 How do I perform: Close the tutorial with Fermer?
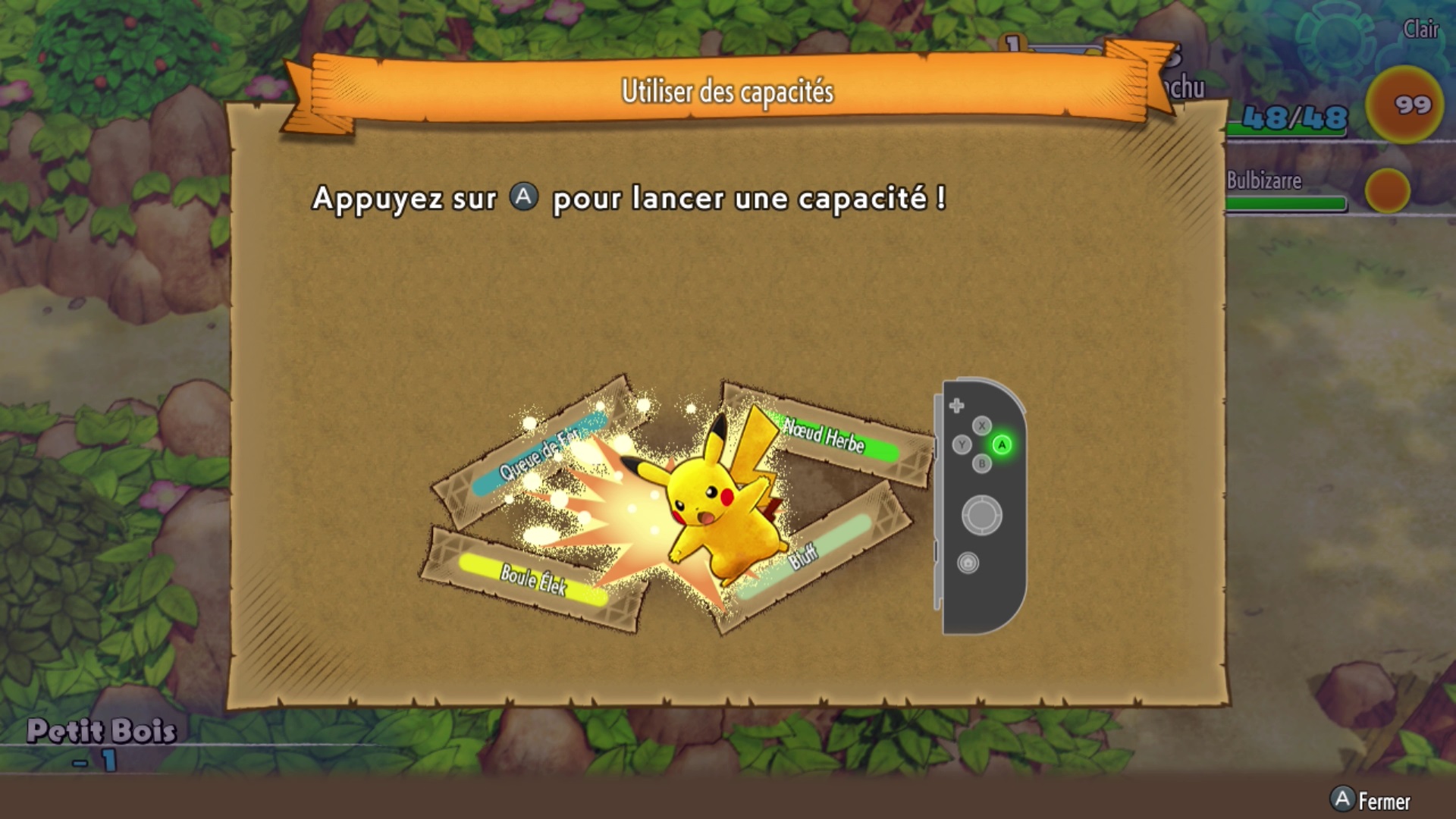[x=1371, y=800]
